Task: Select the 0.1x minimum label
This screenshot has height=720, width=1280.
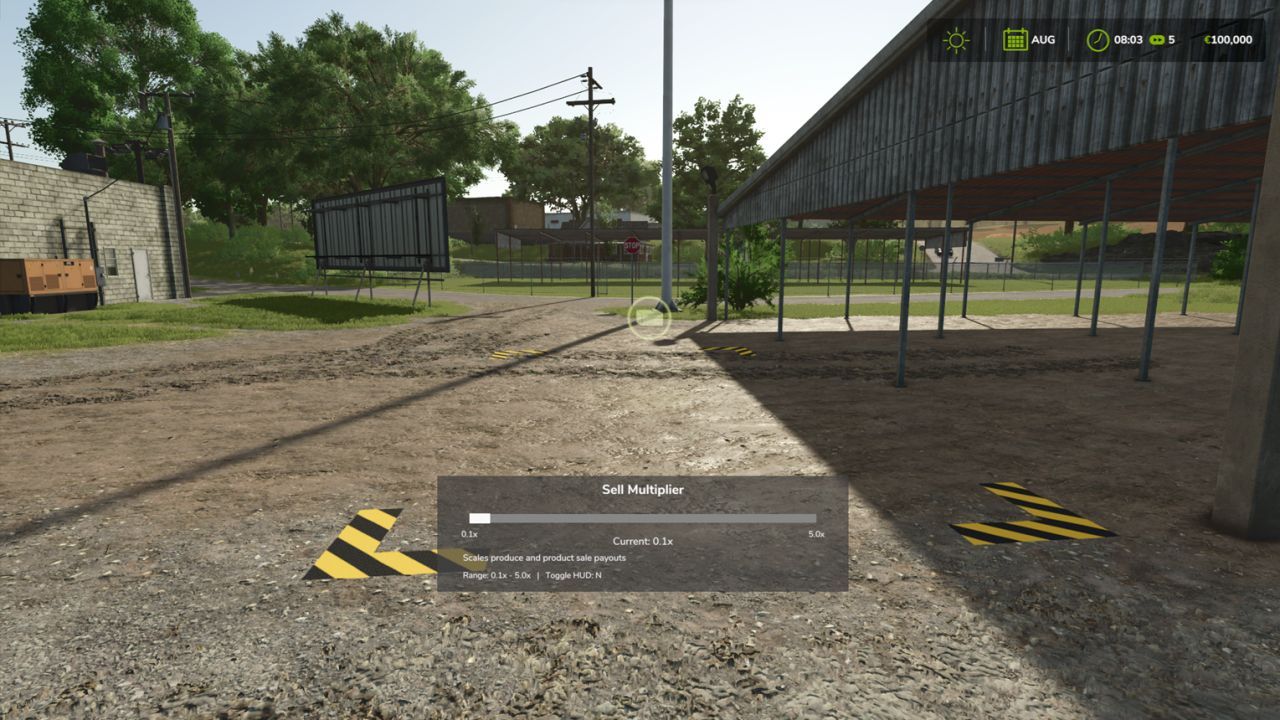Action: [467, 535]
